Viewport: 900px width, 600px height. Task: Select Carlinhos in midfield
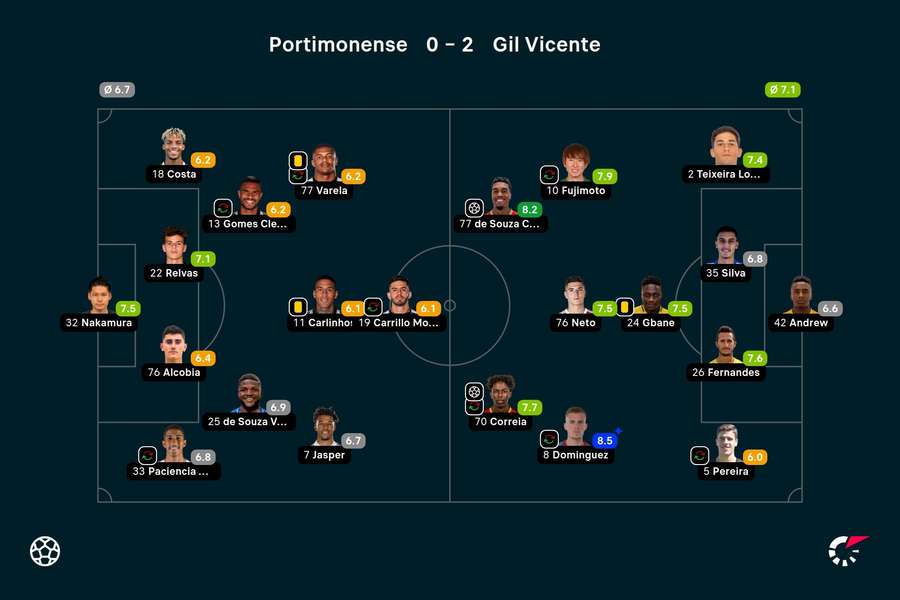[x=324, y=304]
